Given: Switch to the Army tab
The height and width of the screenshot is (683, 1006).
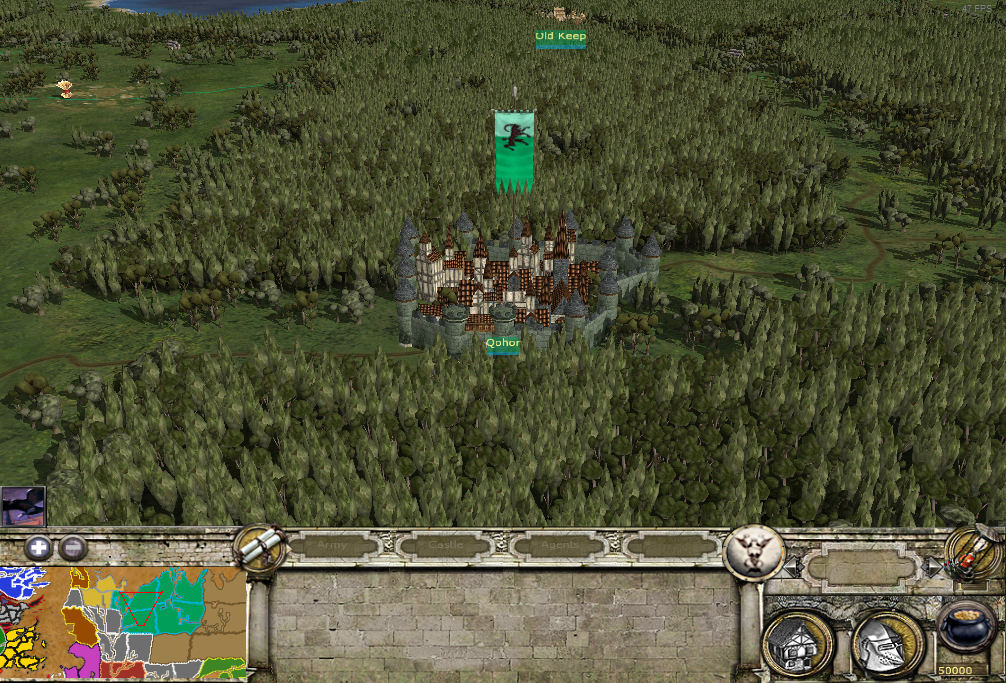Looking at the screenshot, I should (335, 546).
